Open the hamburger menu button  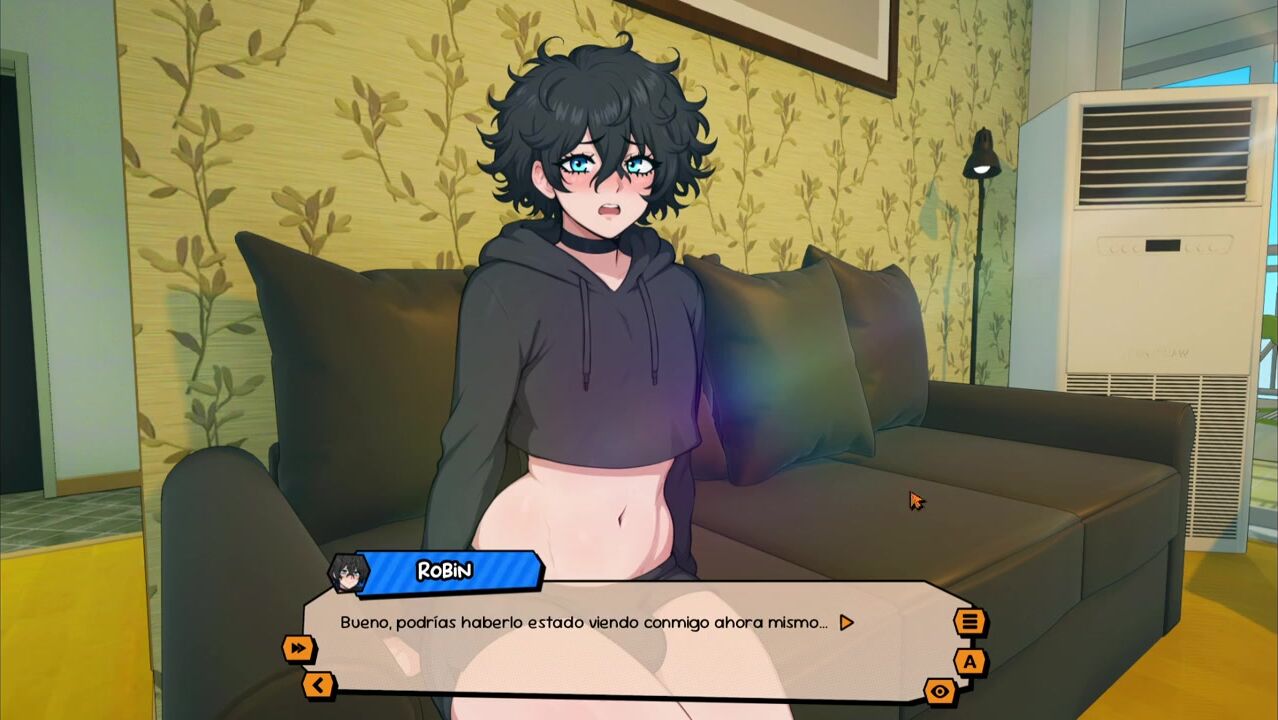pyautogui.click(x=969, y=622)
